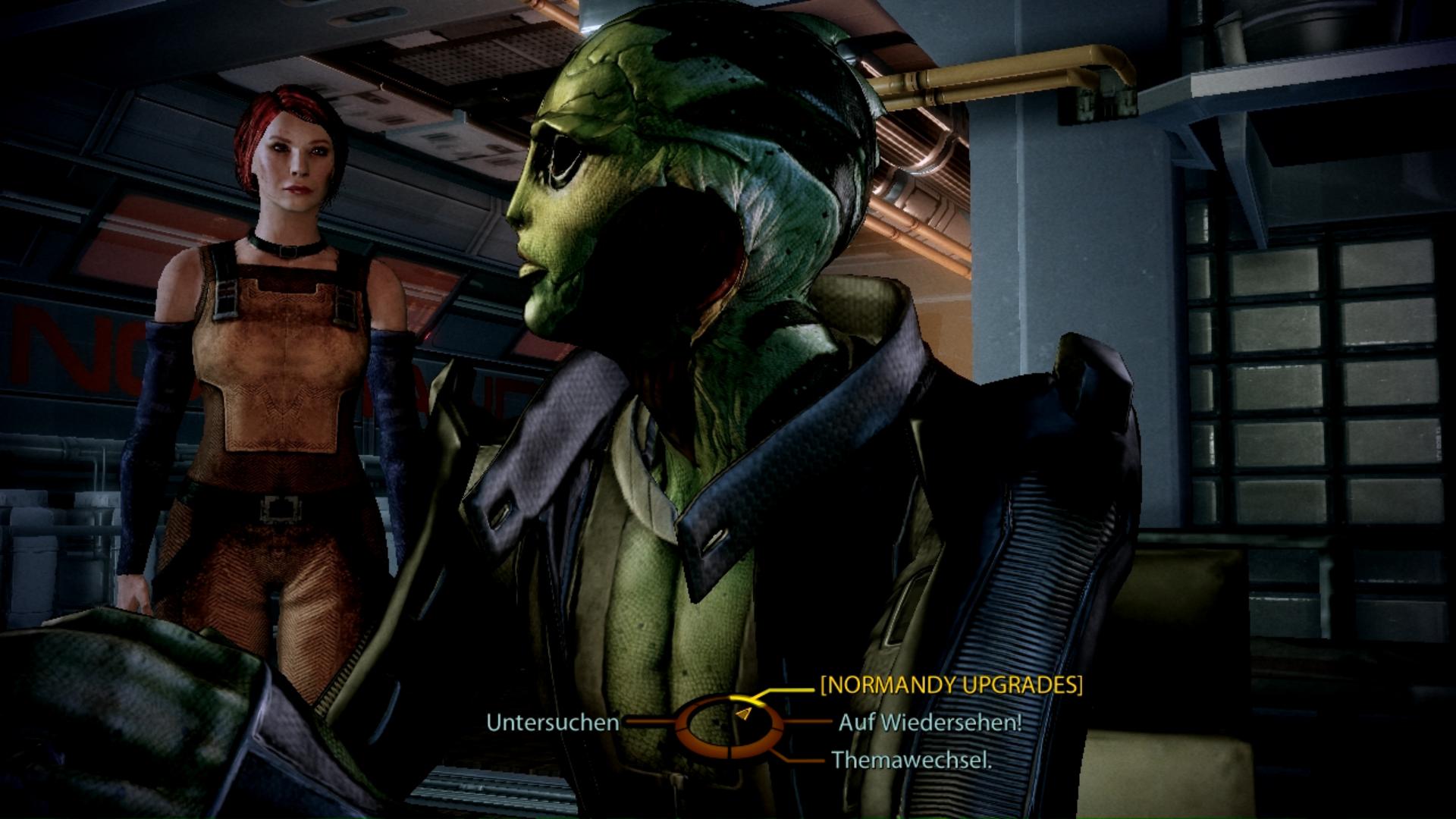
Task: Choose the [NORMANDY UPGRADES] dialogue option
Action: click(x=951, y=685)
